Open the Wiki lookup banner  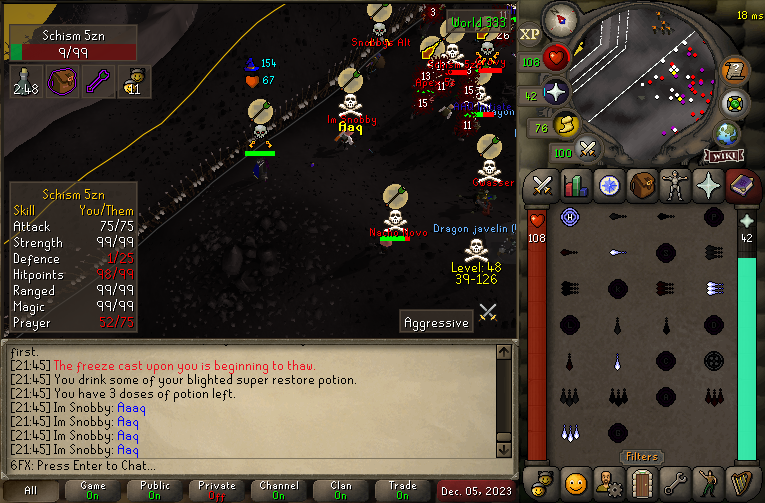click(723, 156)
